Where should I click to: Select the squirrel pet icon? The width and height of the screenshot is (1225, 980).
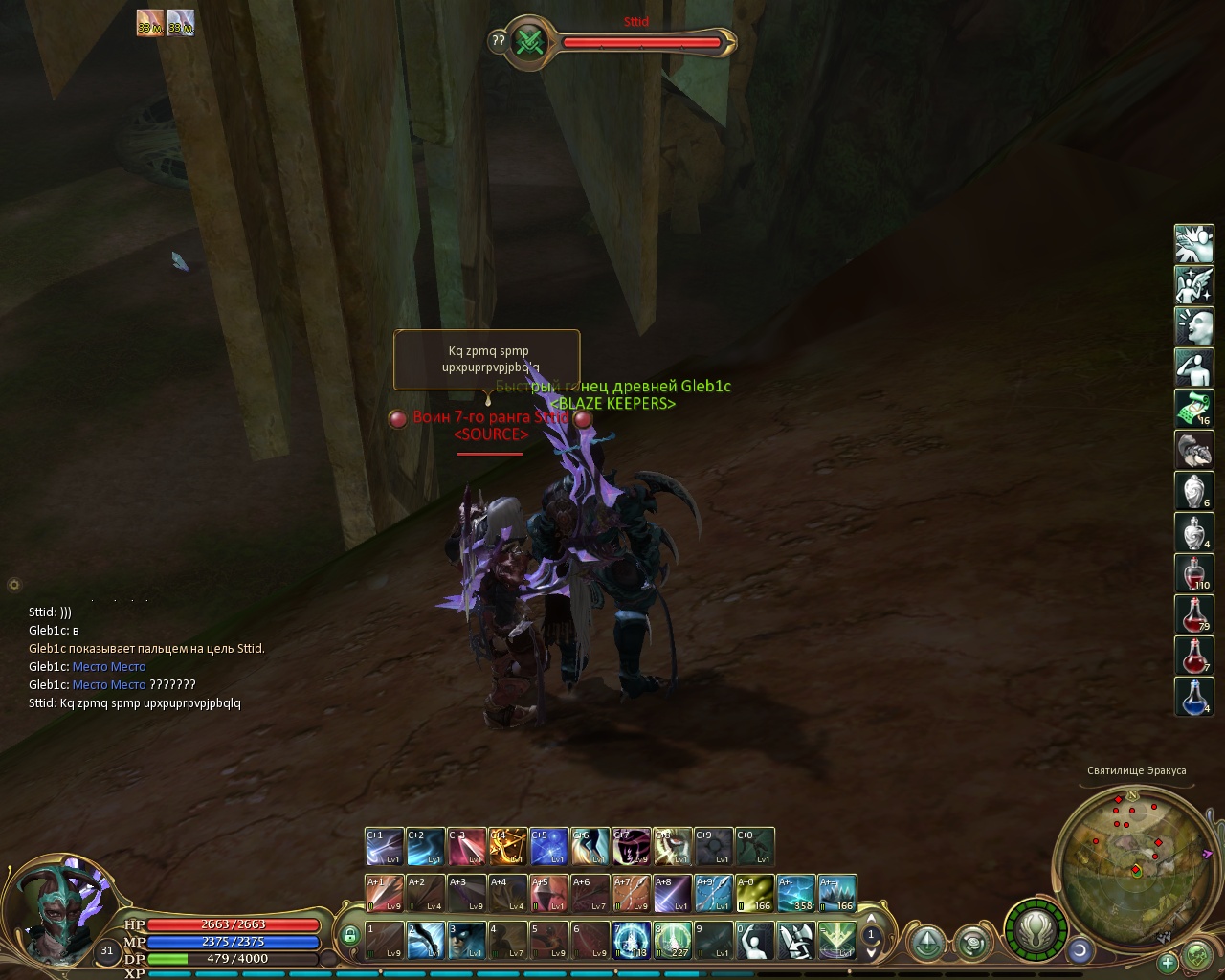click(1193, 450)
